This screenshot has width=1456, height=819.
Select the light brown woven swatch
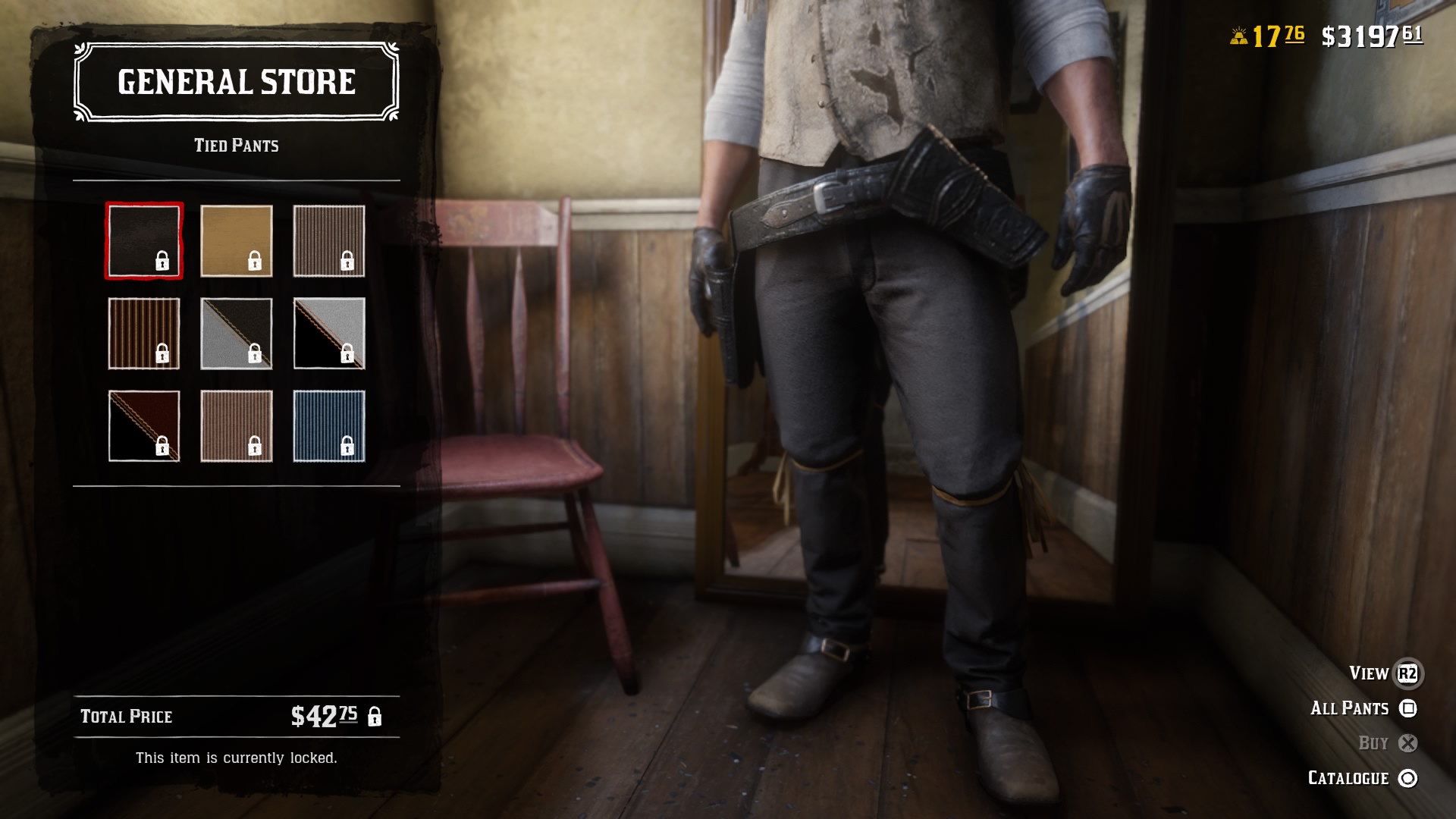point(237,427)
